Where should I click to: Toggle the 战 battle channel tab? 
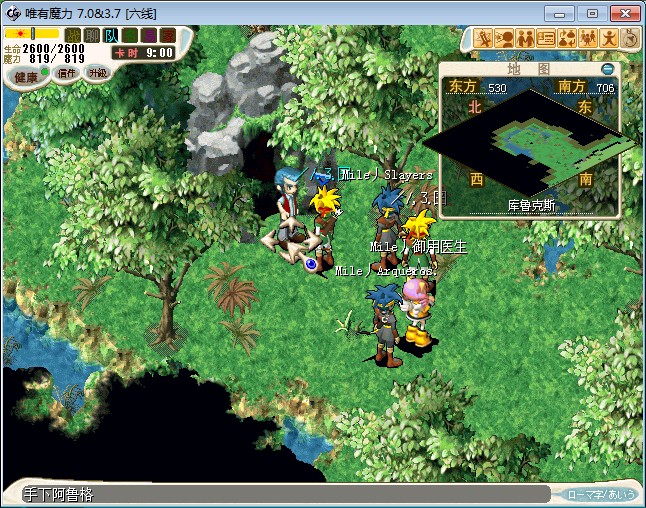pyautogui.click(x=73, y=35)
